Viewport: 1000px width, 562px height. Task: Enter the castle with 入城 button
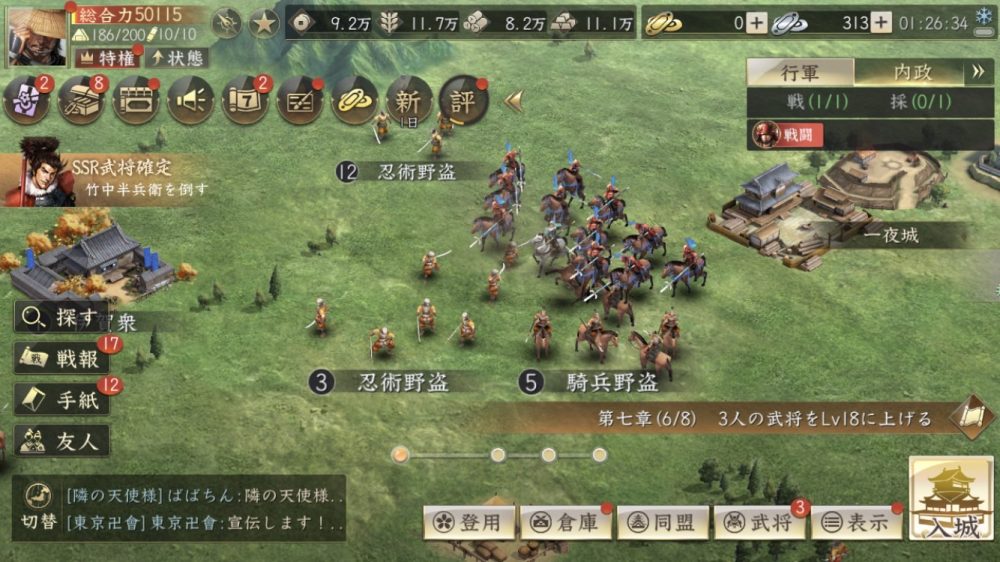tap(951, 501)
